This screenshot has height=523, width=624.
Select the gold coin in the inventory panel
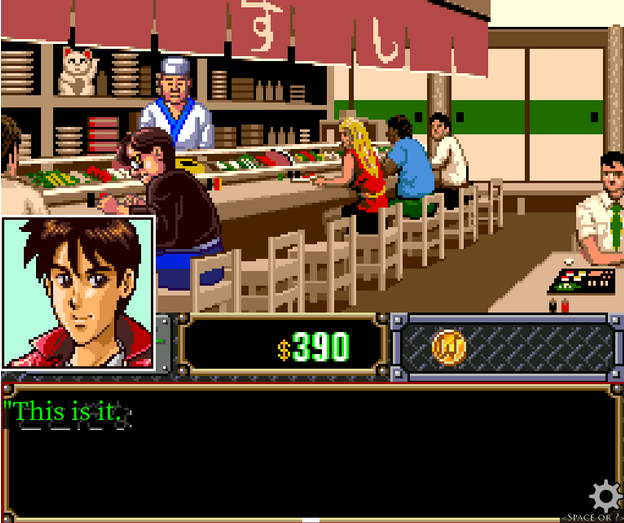click(448, 346)
